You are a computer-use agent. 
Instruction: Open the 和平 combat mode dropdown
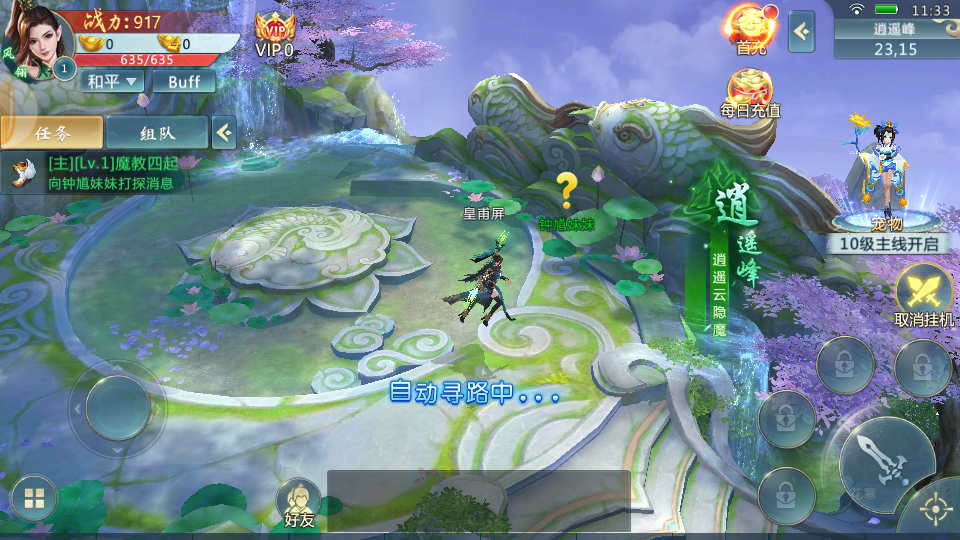[114, 82]
